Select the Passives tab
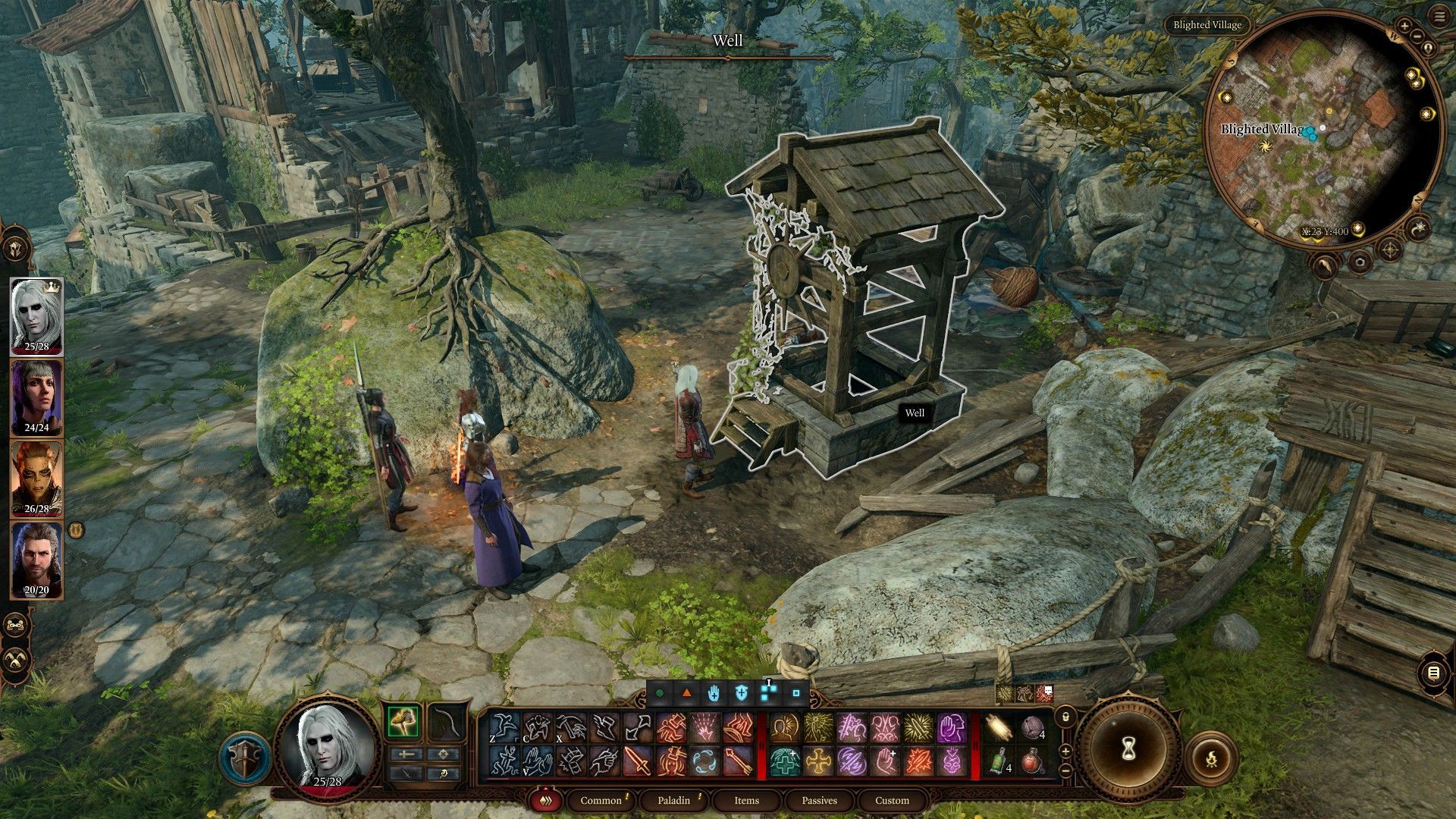1456x819 pixels. [x=819, y=800]
